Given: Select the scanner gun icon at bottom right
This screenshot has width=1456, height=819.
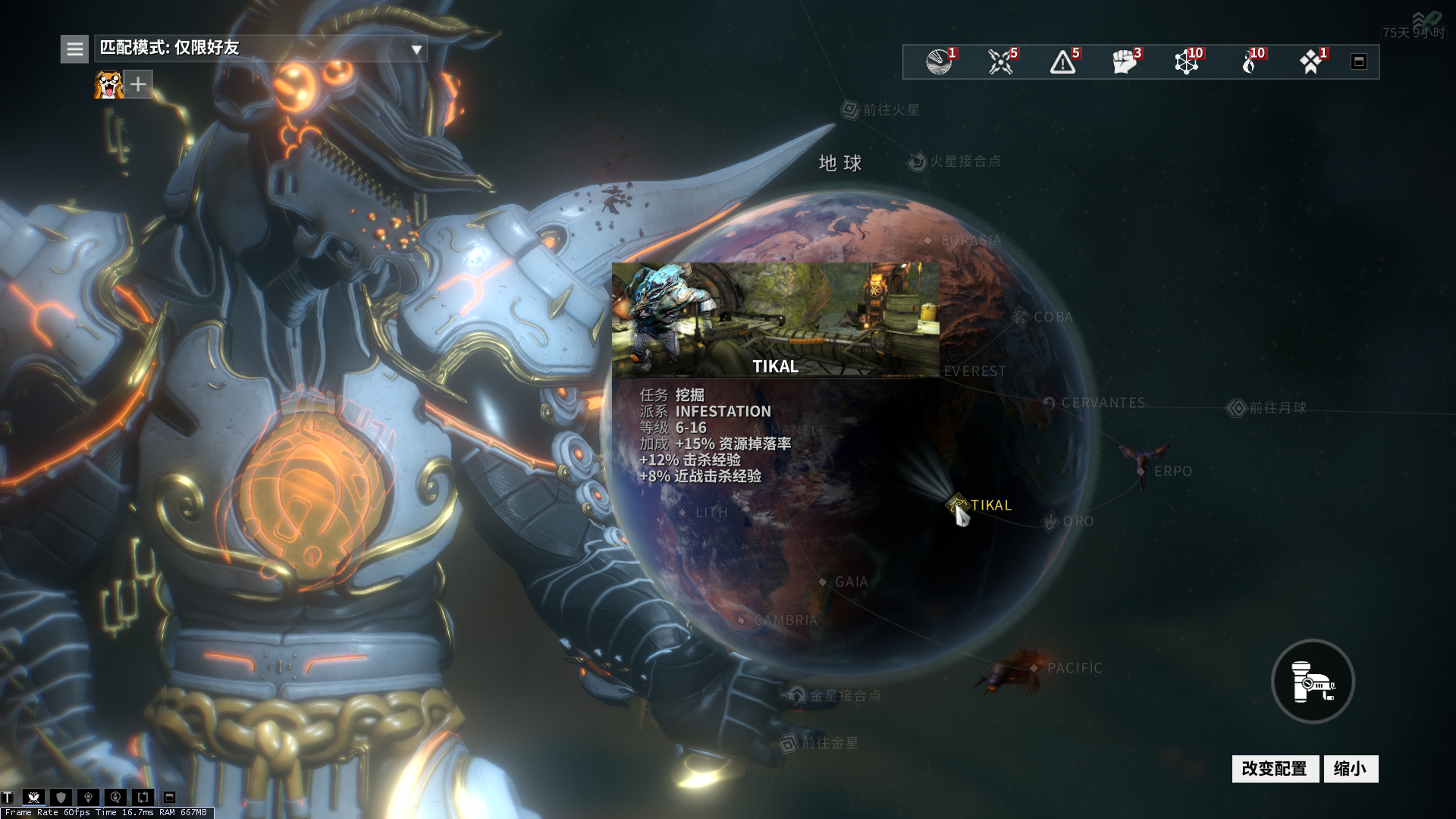Looking at the screenshot, I should click(1312, 681).
